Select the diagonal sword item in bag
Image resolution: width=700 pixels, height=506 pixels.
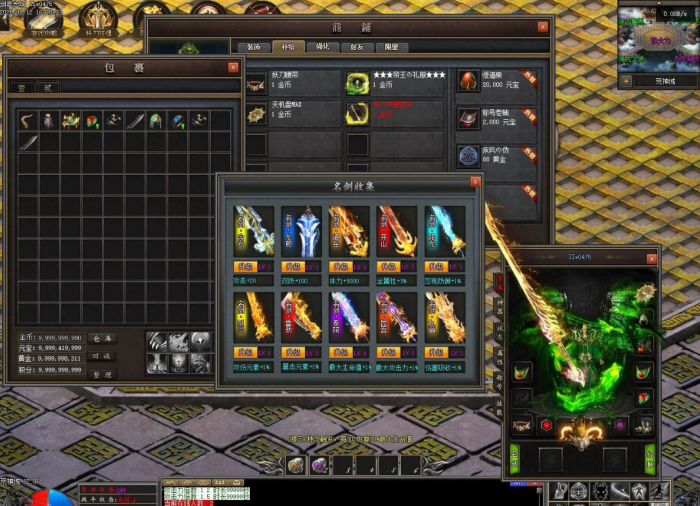point(28,142)
